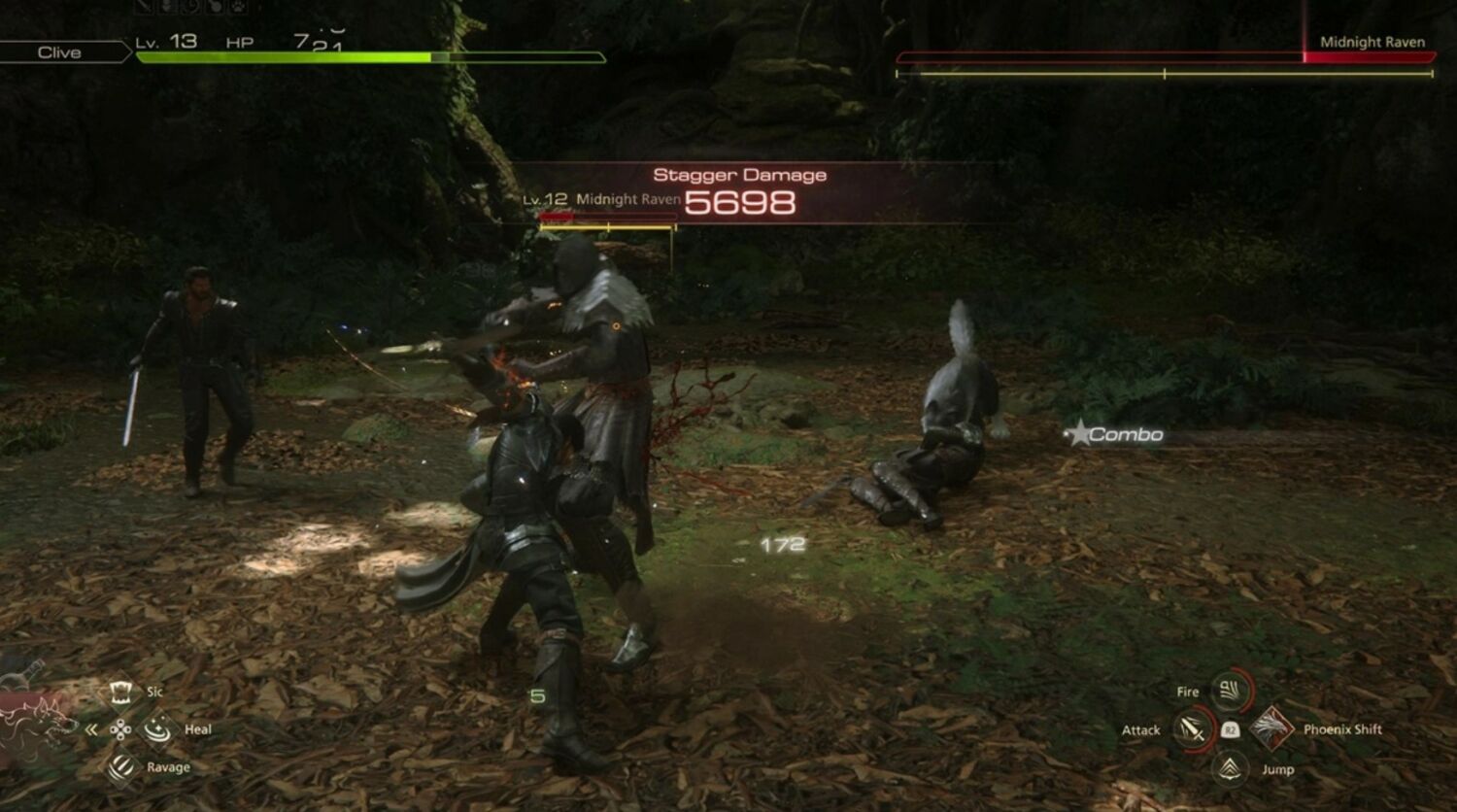Activate Torgal's Sic command icon
This screenshot has width=1457, height=812.
pos(121,692)
